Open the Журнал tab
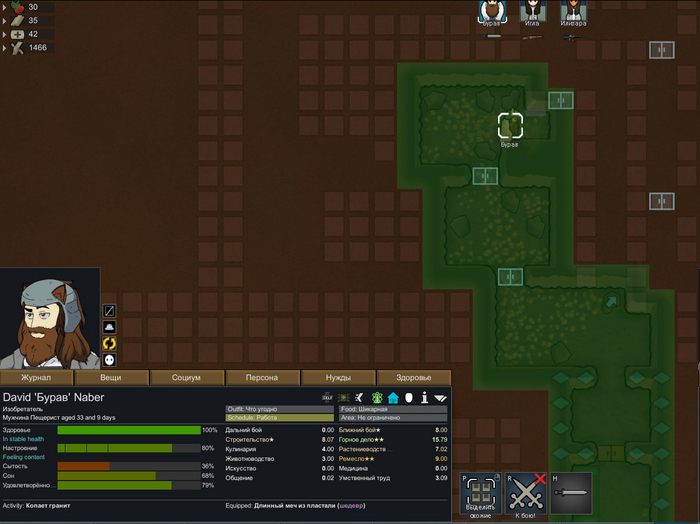 [37, 378]
